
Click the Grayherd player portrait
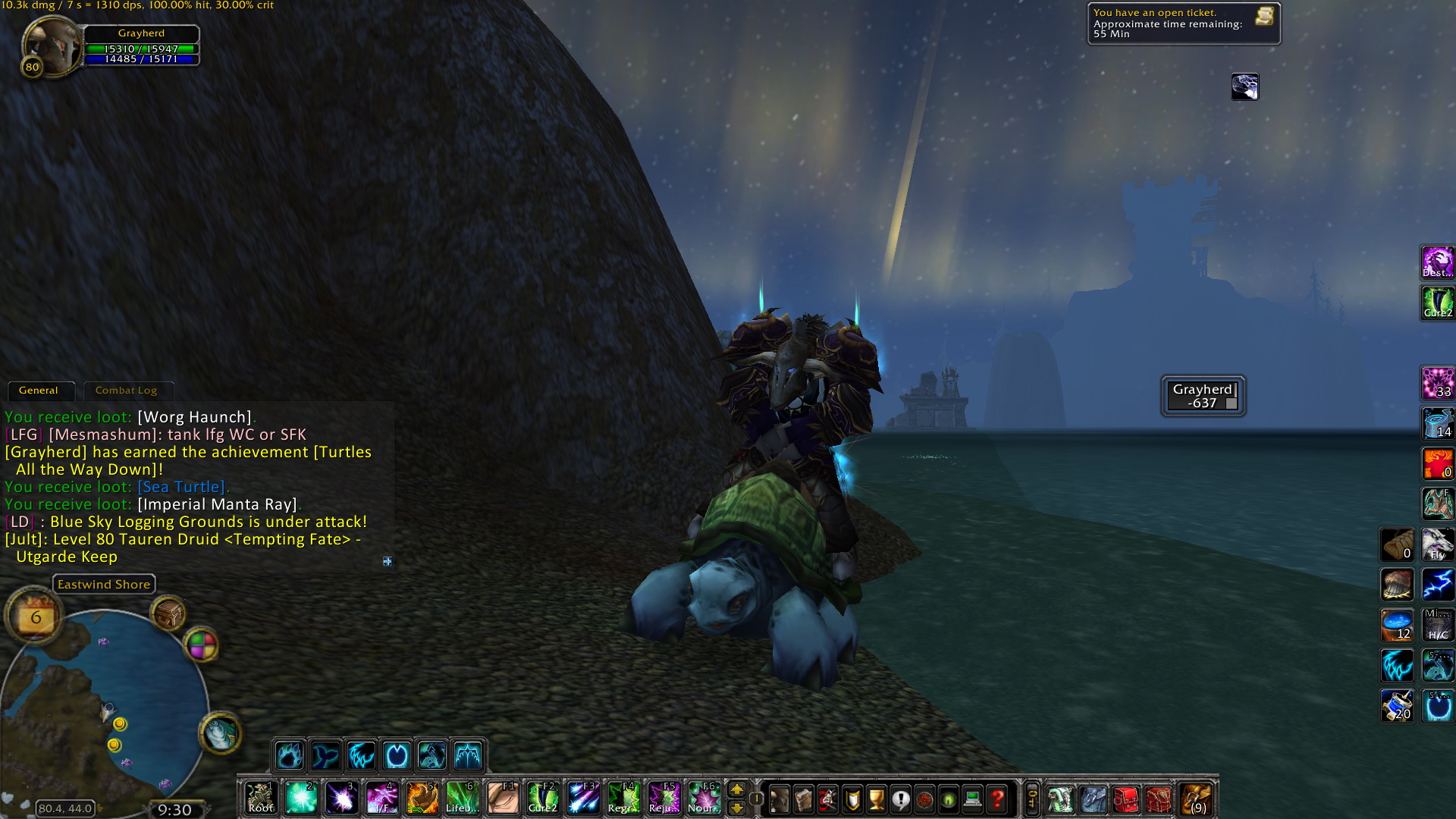click(x=50, y=45)
